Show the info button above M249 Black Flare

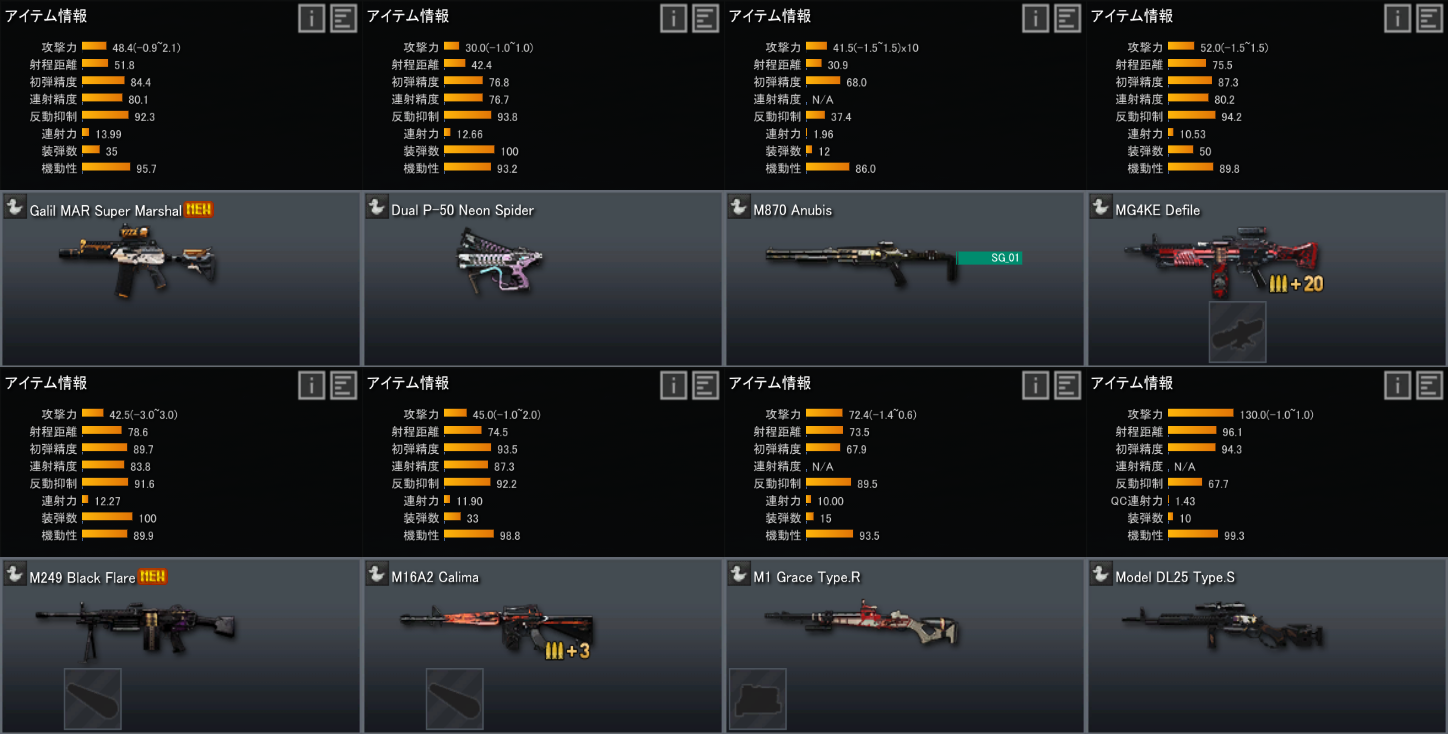[312, 385]
